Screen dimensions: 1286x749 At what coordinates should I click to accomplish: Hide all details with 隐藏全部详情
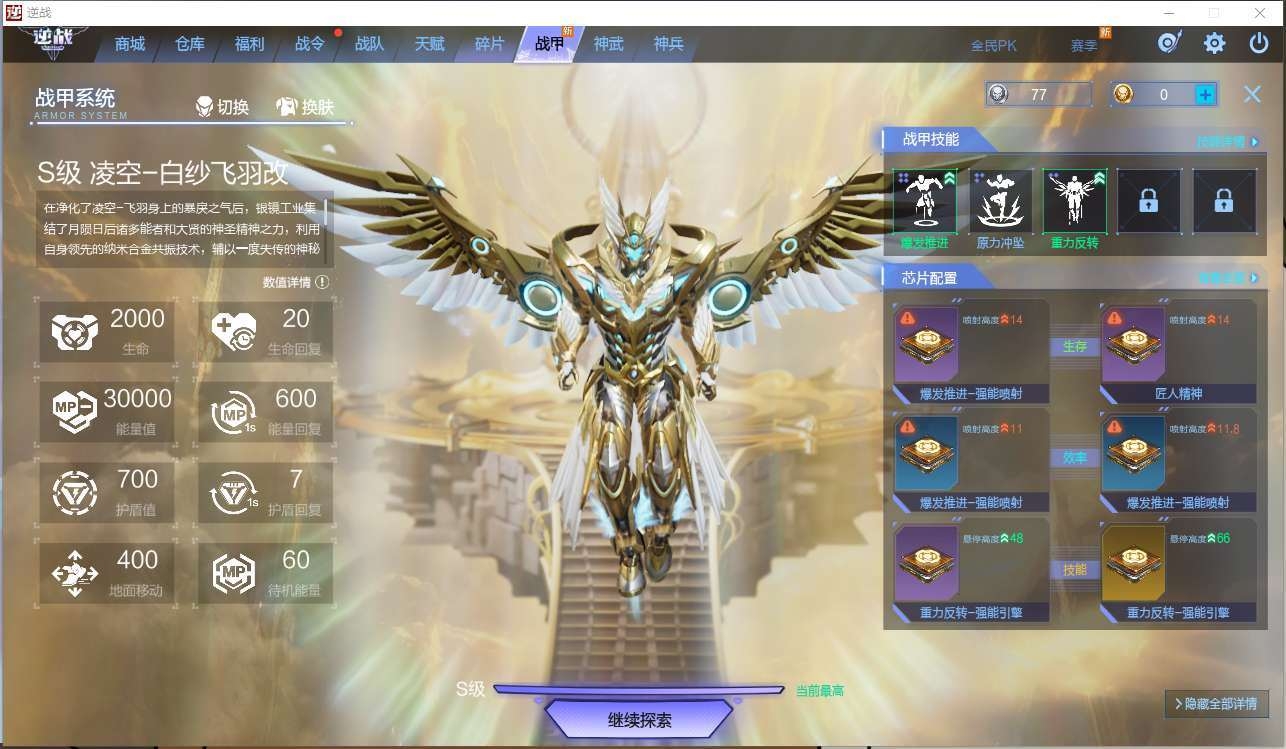pos(1216,704)
